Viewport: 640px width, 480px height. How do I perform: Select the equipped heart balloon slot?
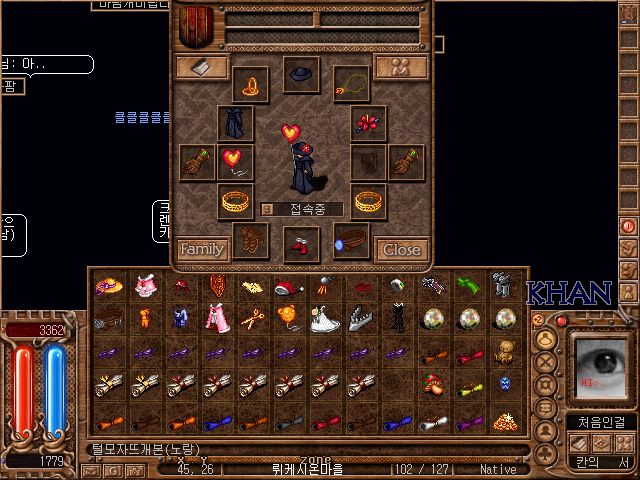click(x=235, y=162)
